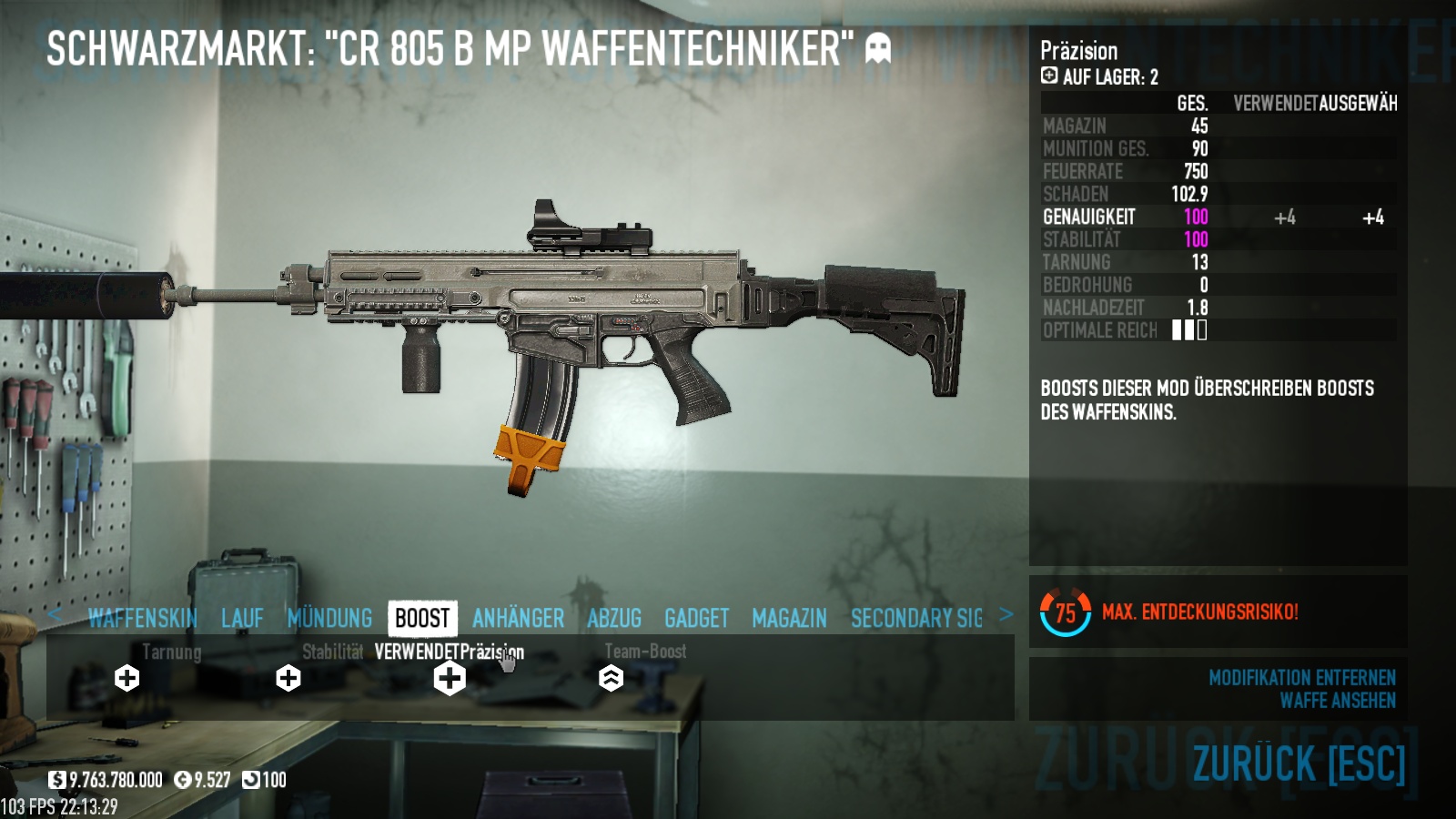Pick the Team-Boost mod icon
1456x819 pixels.
point(611,678)
